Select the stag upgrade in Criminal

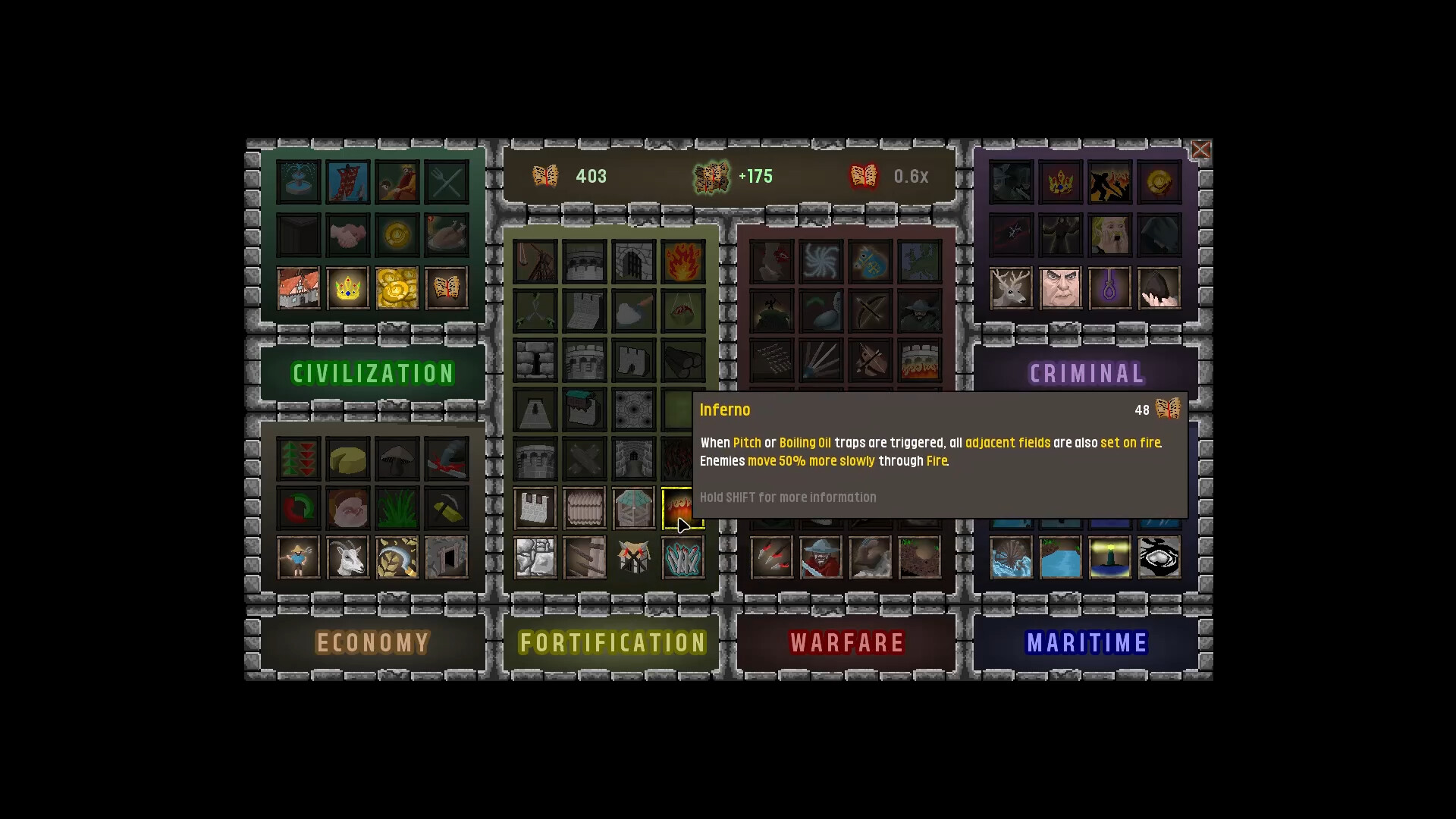click(x=1012, y=288)
